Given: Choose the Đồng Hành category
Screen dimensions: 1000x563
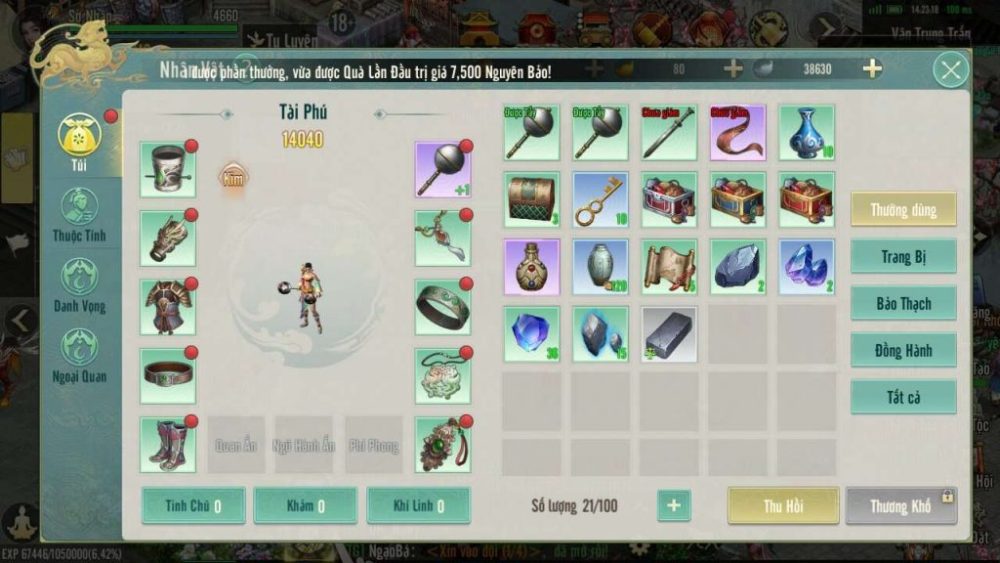Looking at the screenshot, I should [x=903, y=351].
